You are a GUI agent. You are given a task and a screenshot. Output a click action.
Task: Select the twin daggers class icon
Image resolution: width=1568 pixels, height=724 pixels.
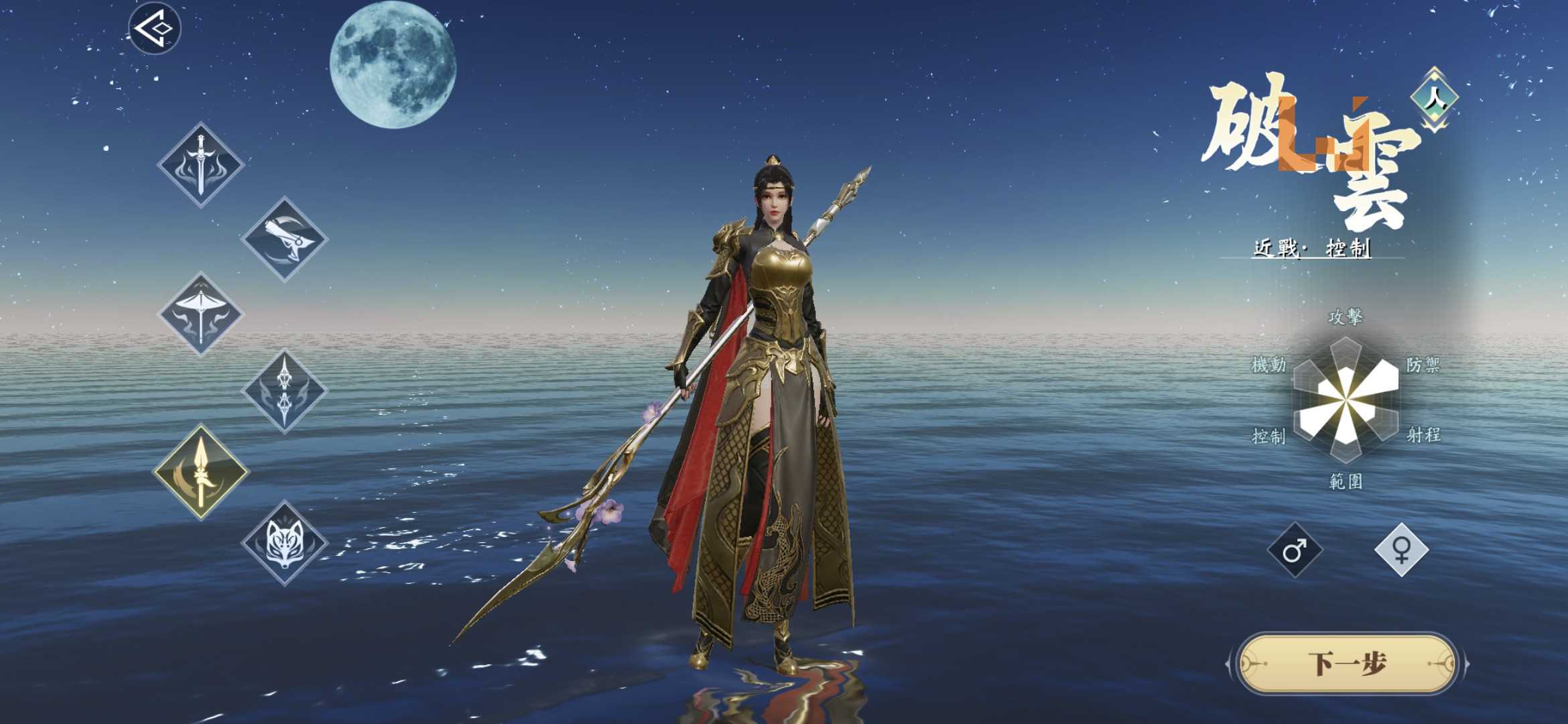284,391
